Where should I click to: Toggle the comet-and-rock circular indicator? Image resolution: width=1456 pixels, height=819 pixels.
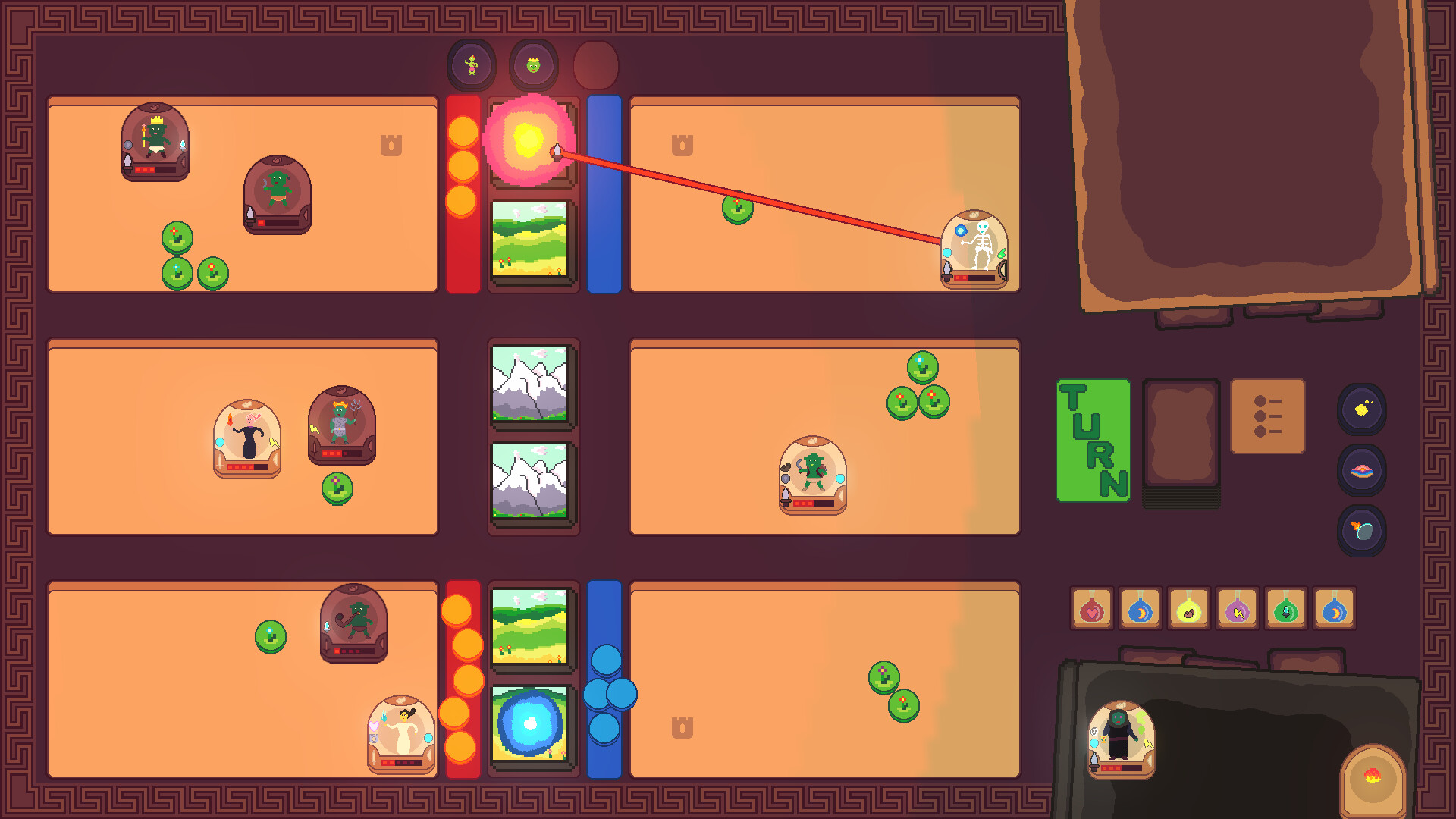[x=1361, y=531]
